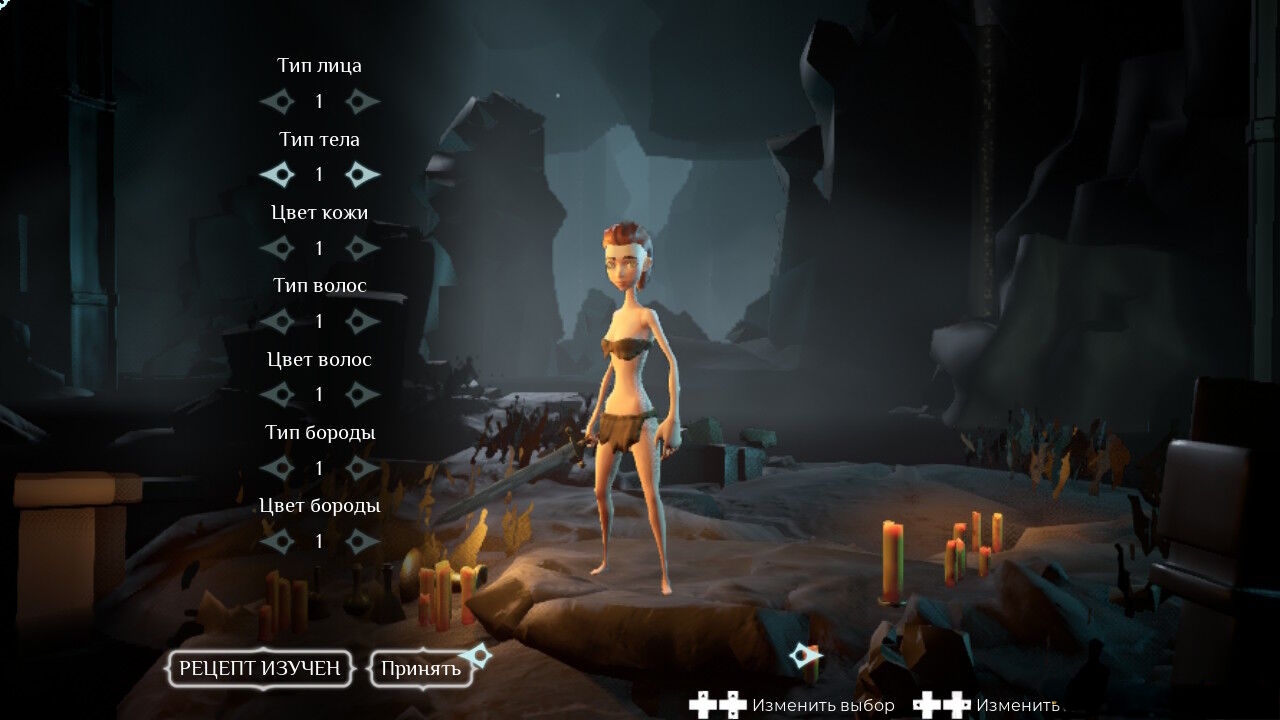Go back one hair type (Тип волос)
Screen dimensions: 1280x720
point(277,321)
